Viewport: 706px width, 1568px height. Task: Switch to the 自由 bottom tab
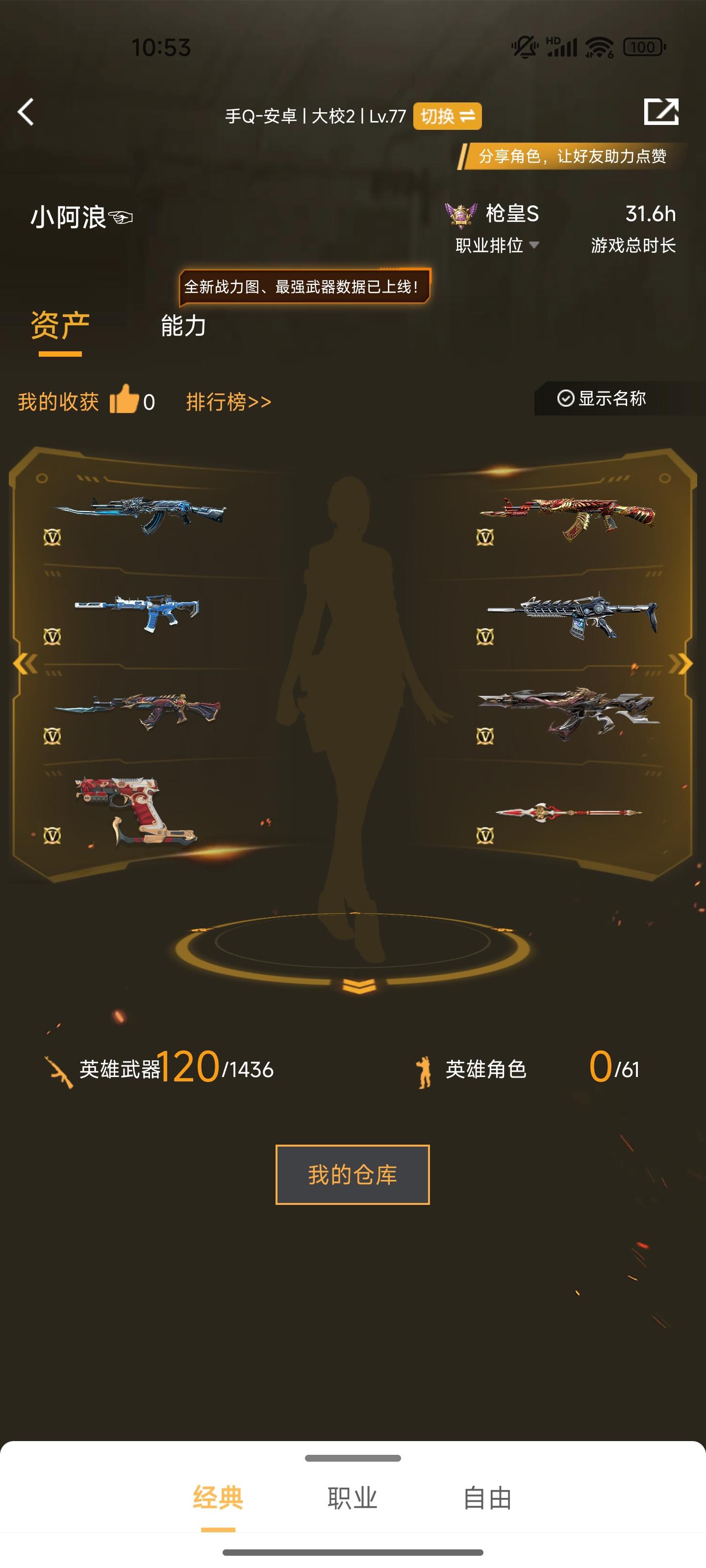tap(487, 1498)
